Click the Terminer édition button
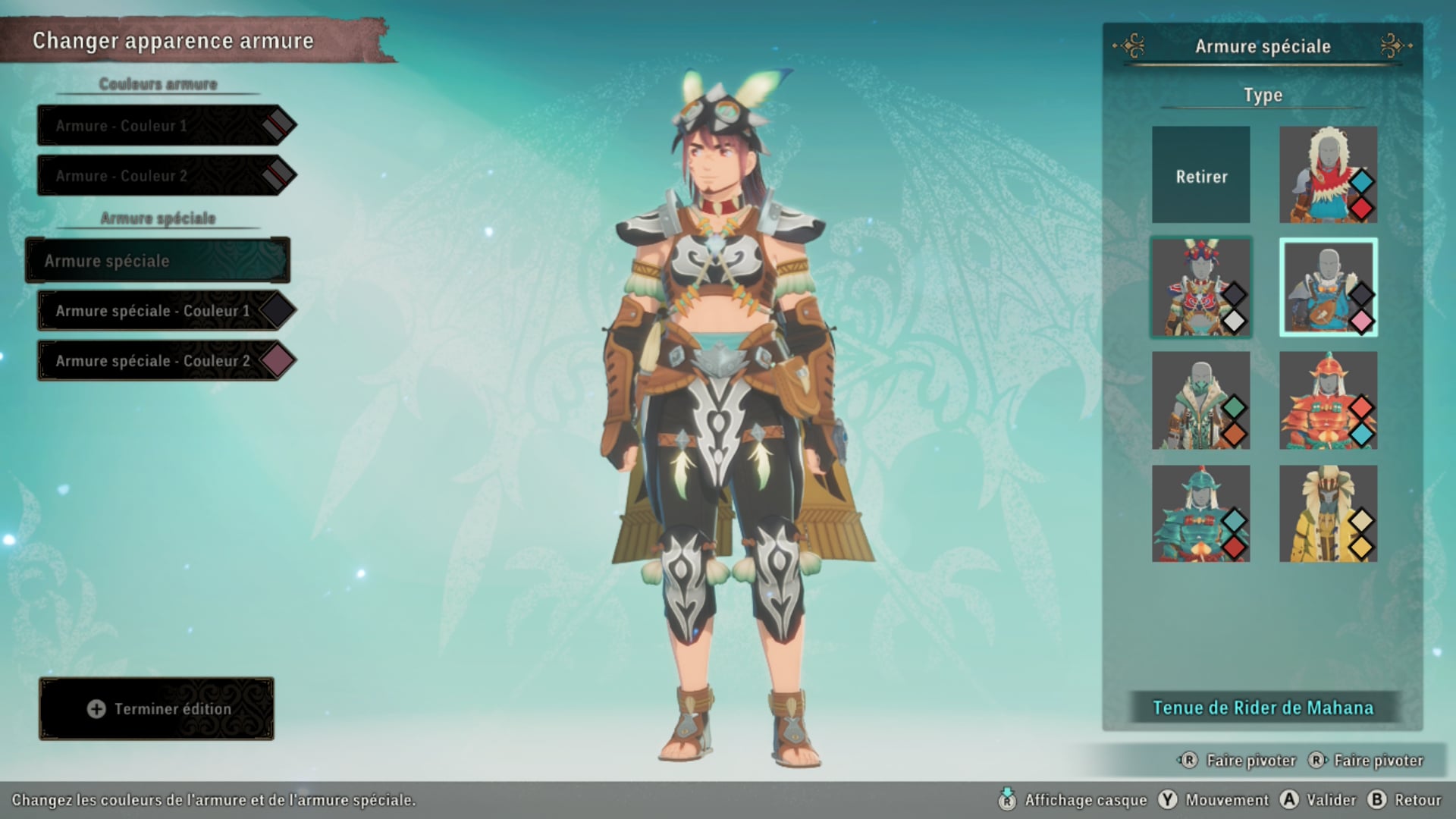The image size is (1456, 819). tap(157, 709)
